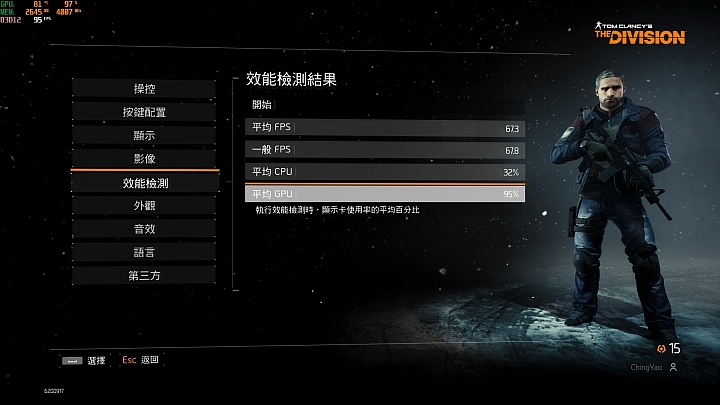Go to the 顯示 settings
This screenshot has width=720, height=405.
[144, 135]
